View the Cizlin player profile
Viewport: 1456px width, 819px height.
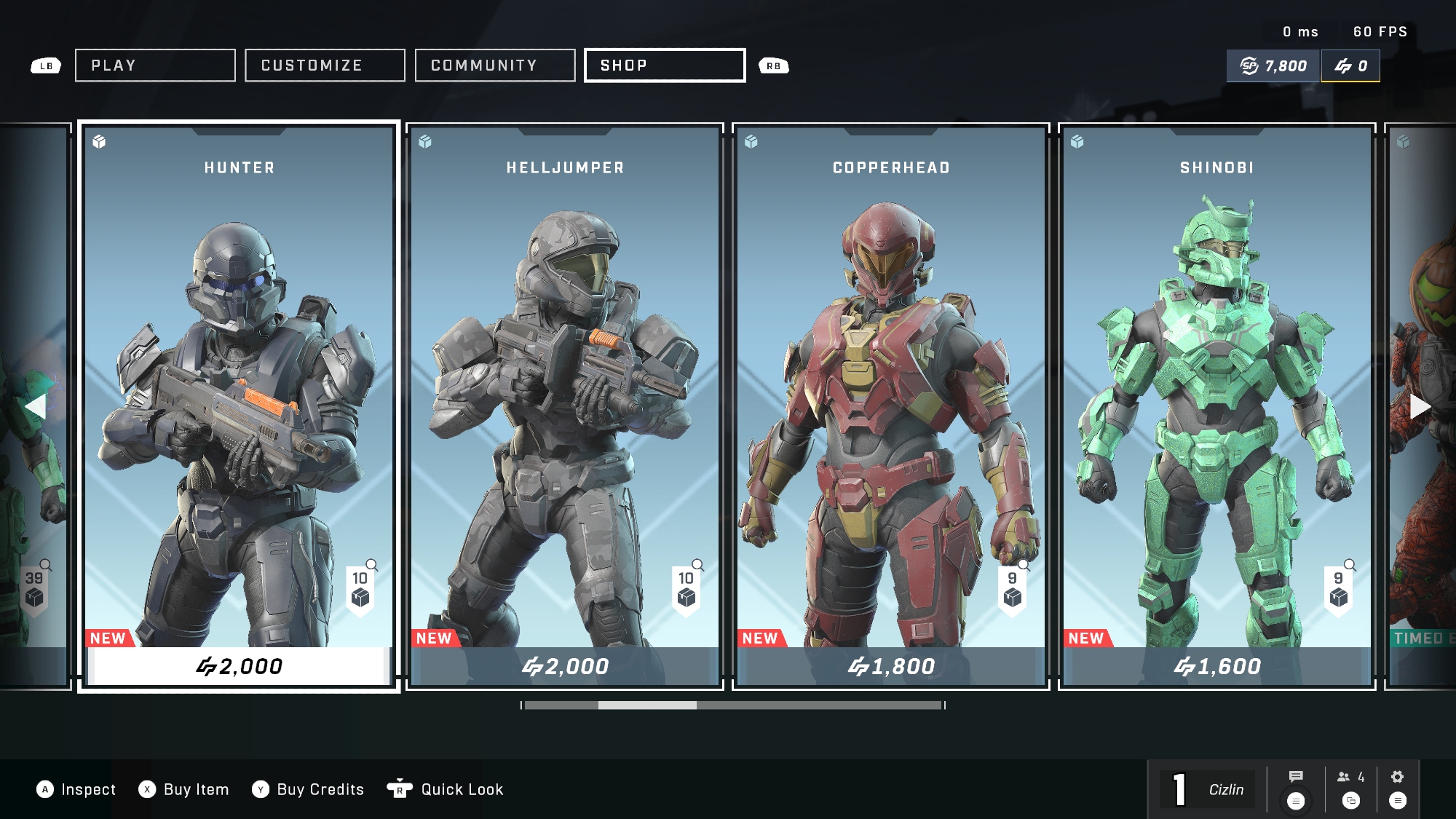click(x=1226, y=790)
